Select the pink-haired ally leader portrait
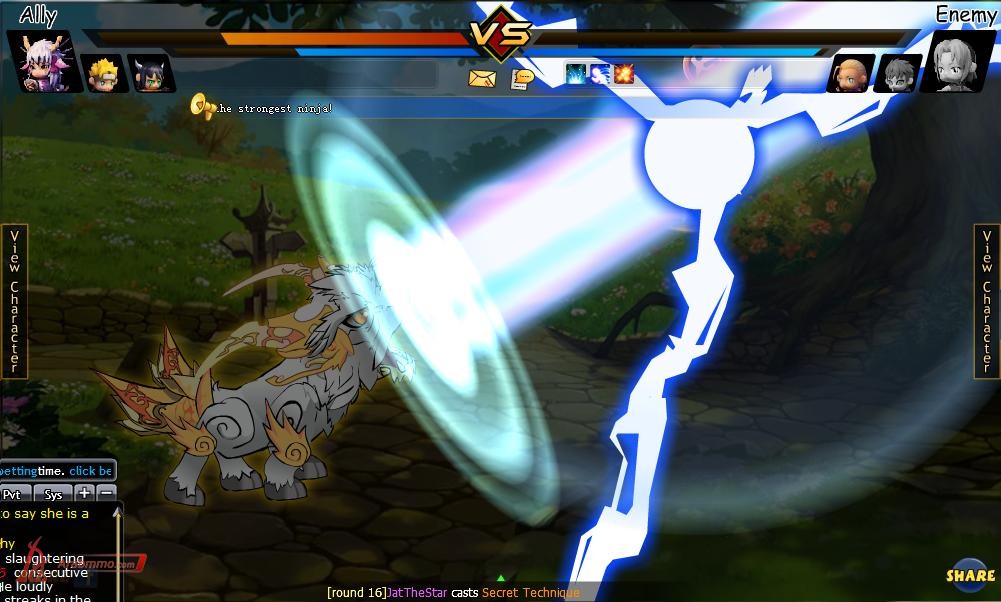 click(x=41, y=62)
